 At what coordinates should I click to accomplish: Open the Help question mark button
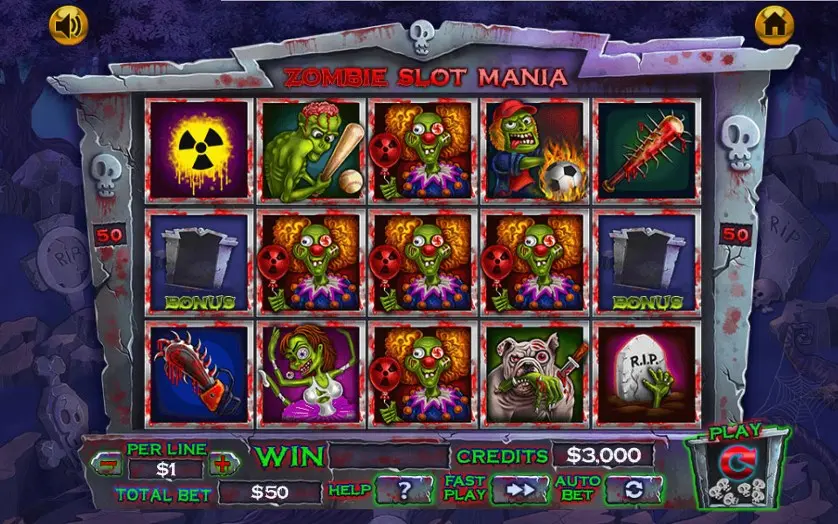coord(404,490)
